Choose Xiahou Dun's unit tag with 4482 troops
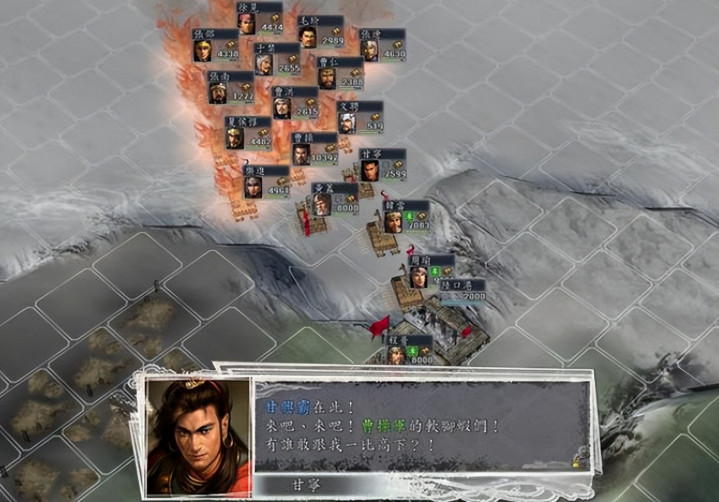 pyautogui.click(x=248, y=133)
